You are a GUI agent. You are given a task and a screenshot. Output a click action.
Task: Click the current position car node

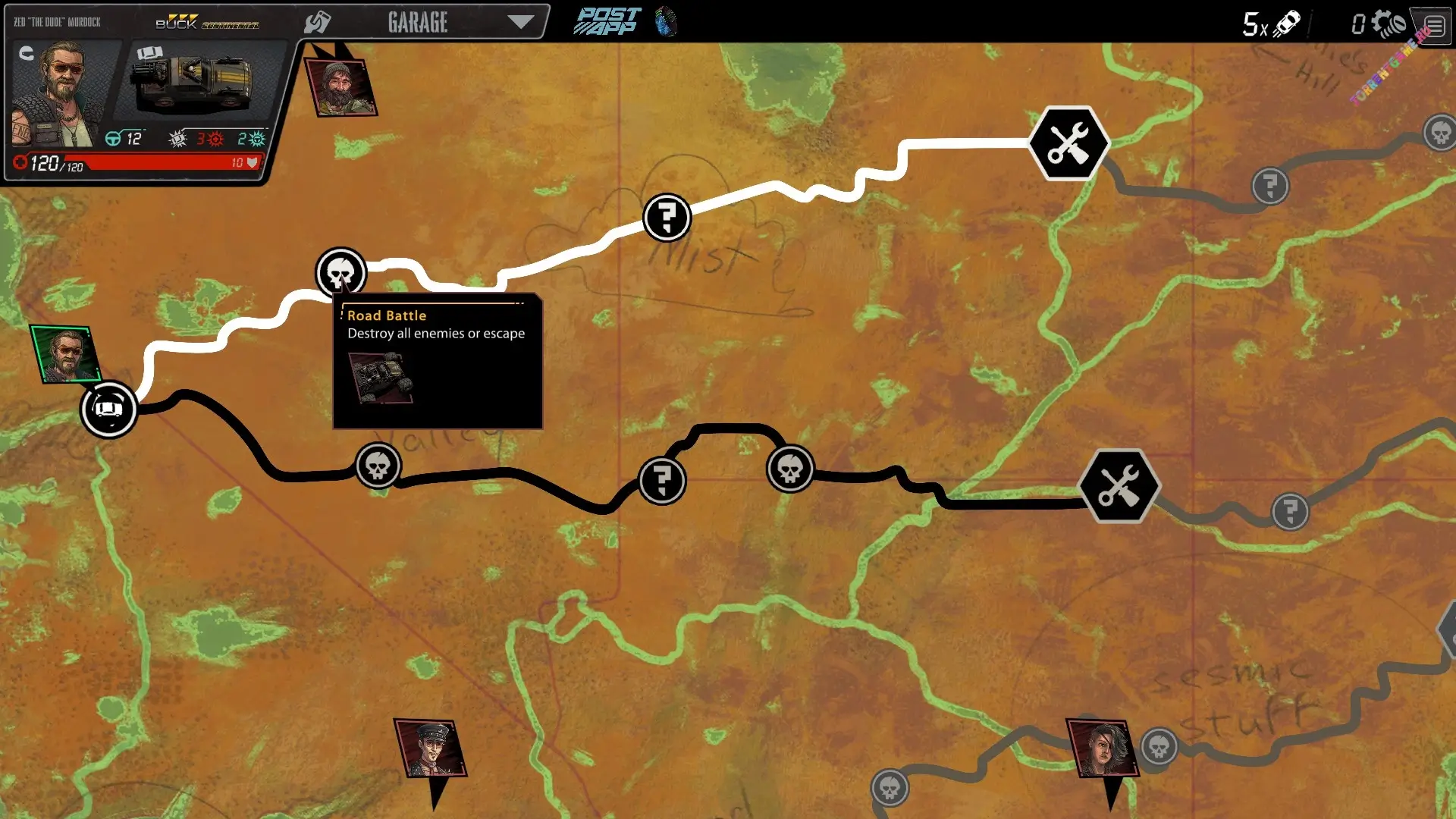click(x=108, y=409)
